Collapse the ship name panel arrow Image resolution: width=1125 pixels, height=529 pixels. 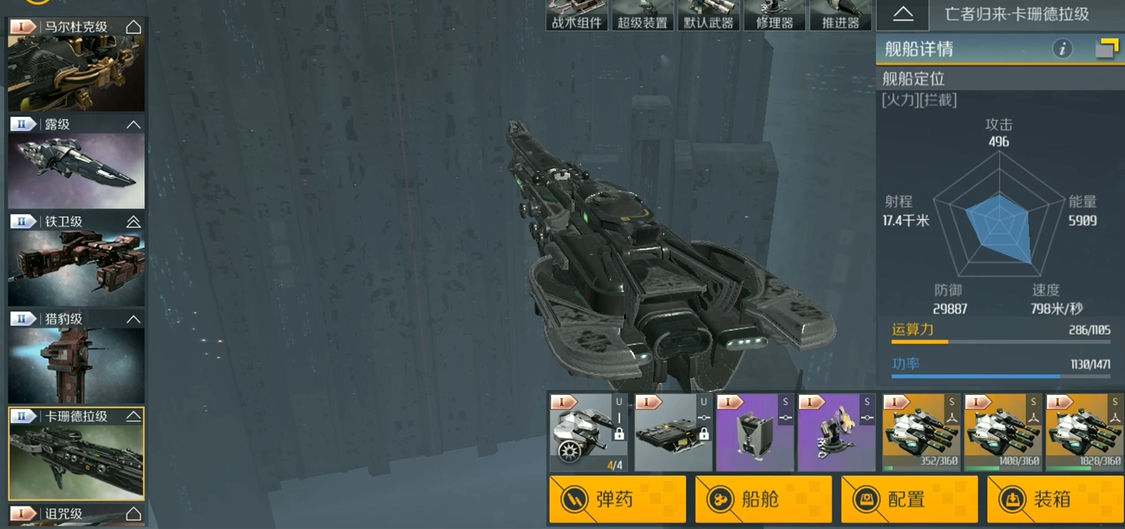(x=903, y=14)
